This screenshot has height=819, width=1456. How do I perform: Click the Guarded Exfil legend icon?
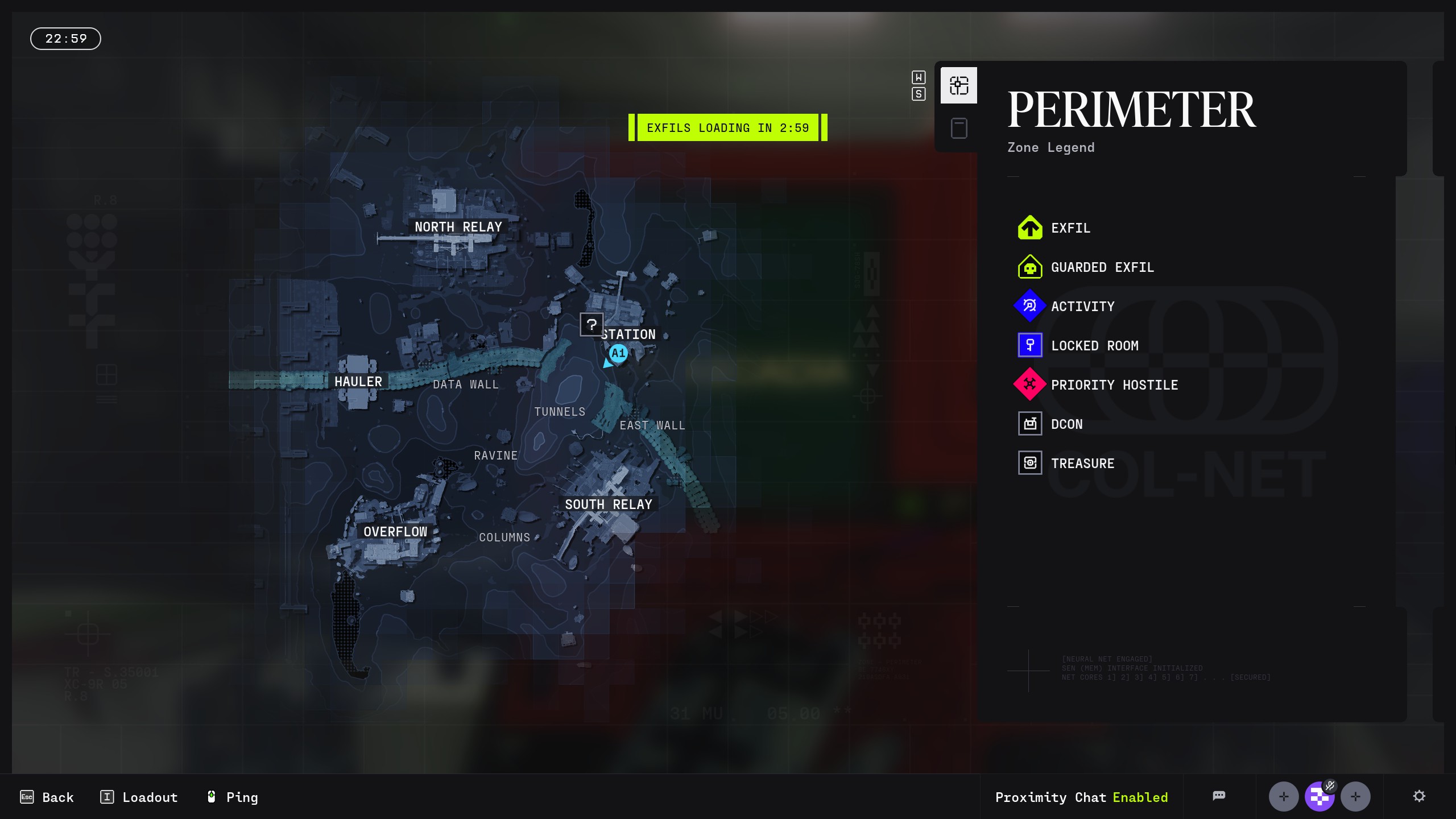[1030, 267]
